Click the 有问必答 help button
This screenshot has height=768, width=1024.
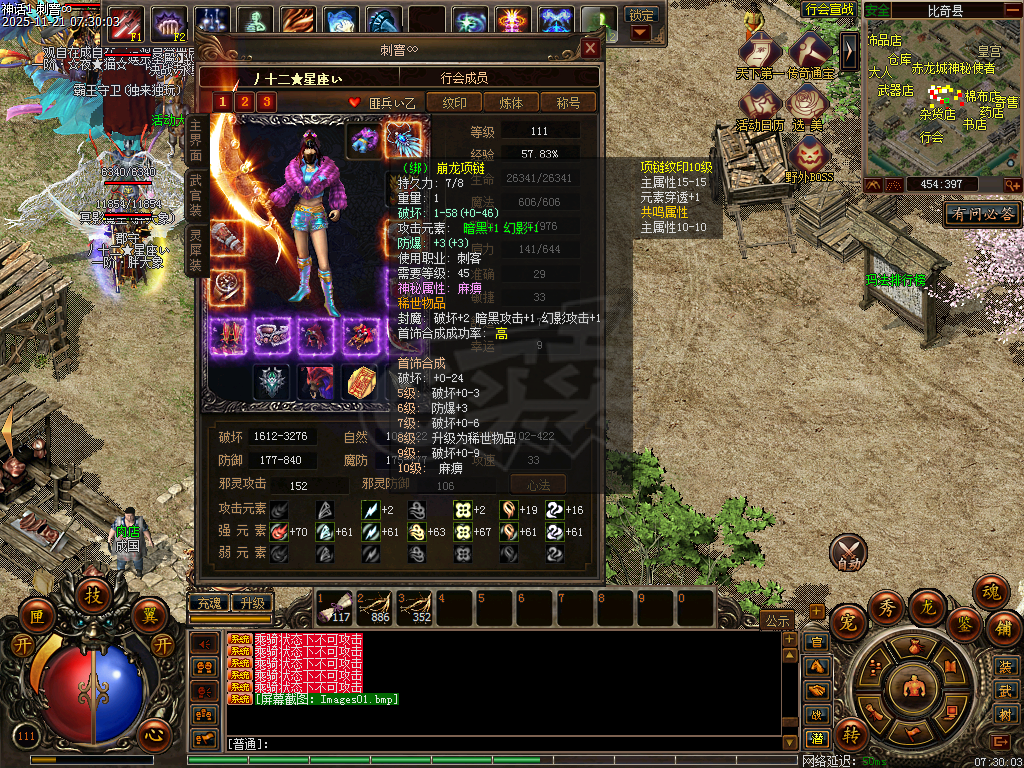click(x=981, y=214)
